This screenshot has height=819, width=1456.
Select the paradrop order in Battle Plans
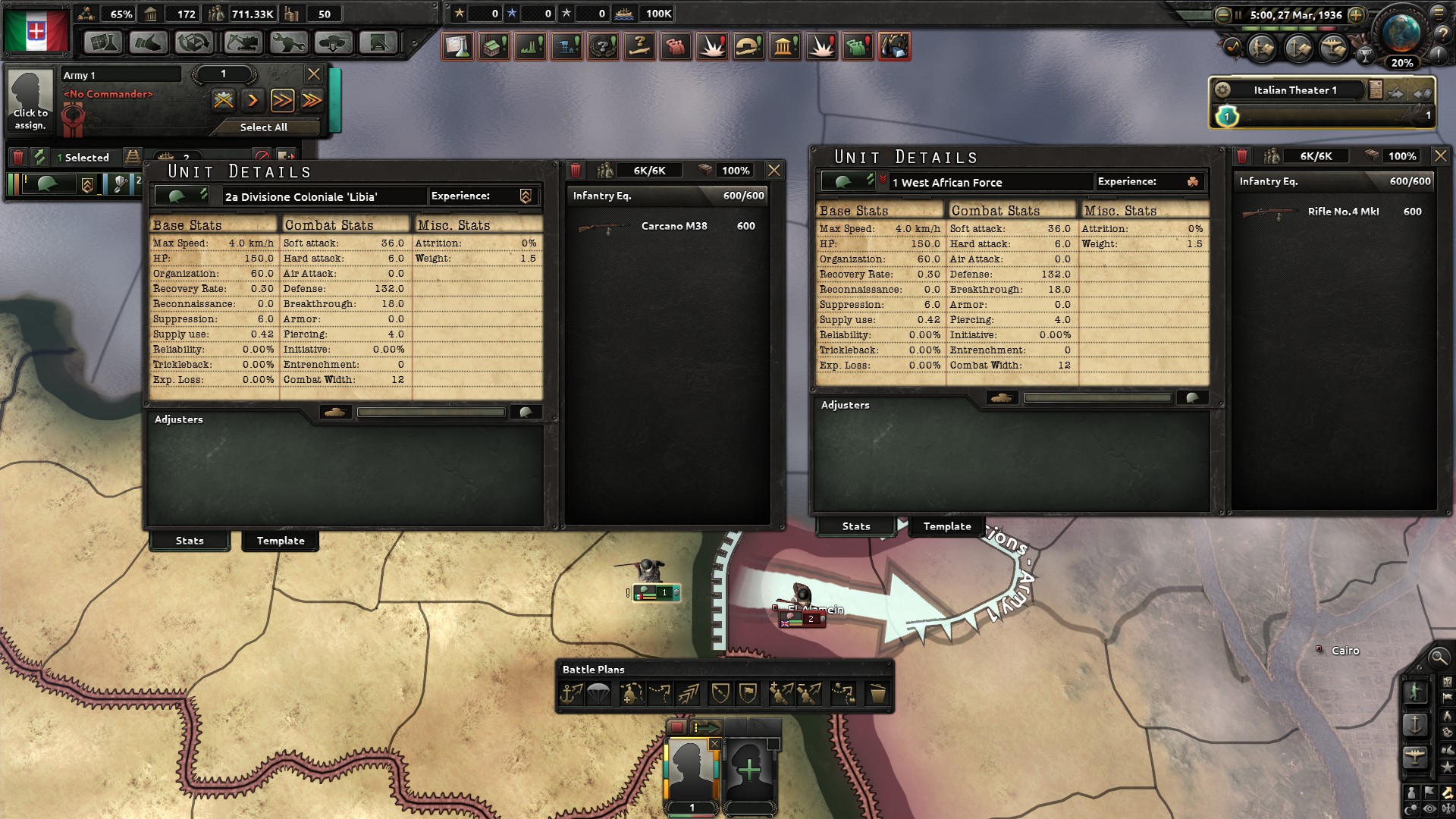coord(598,692)
